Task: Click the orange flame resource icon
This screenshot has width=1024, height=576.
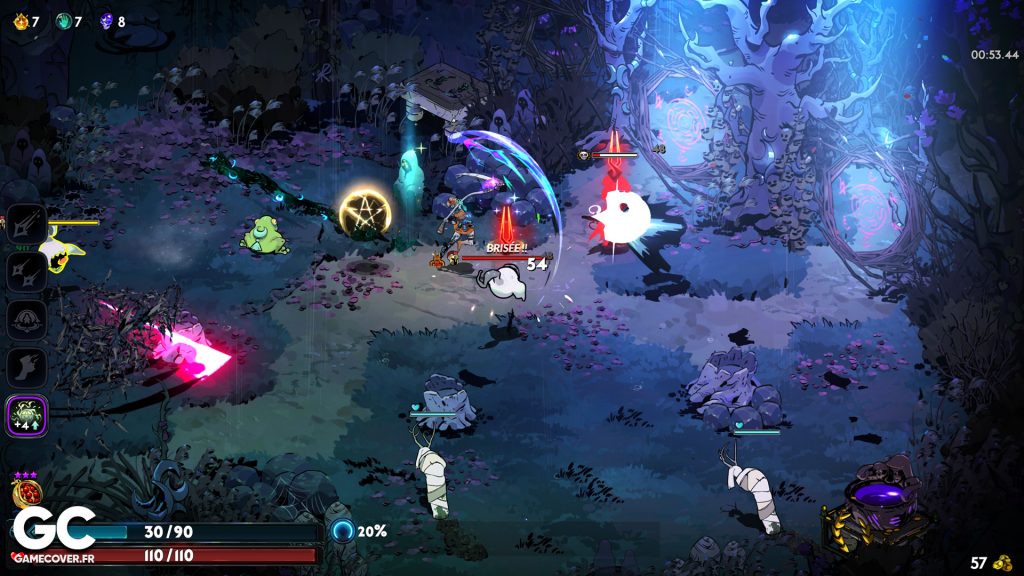Action: [19, 20]
